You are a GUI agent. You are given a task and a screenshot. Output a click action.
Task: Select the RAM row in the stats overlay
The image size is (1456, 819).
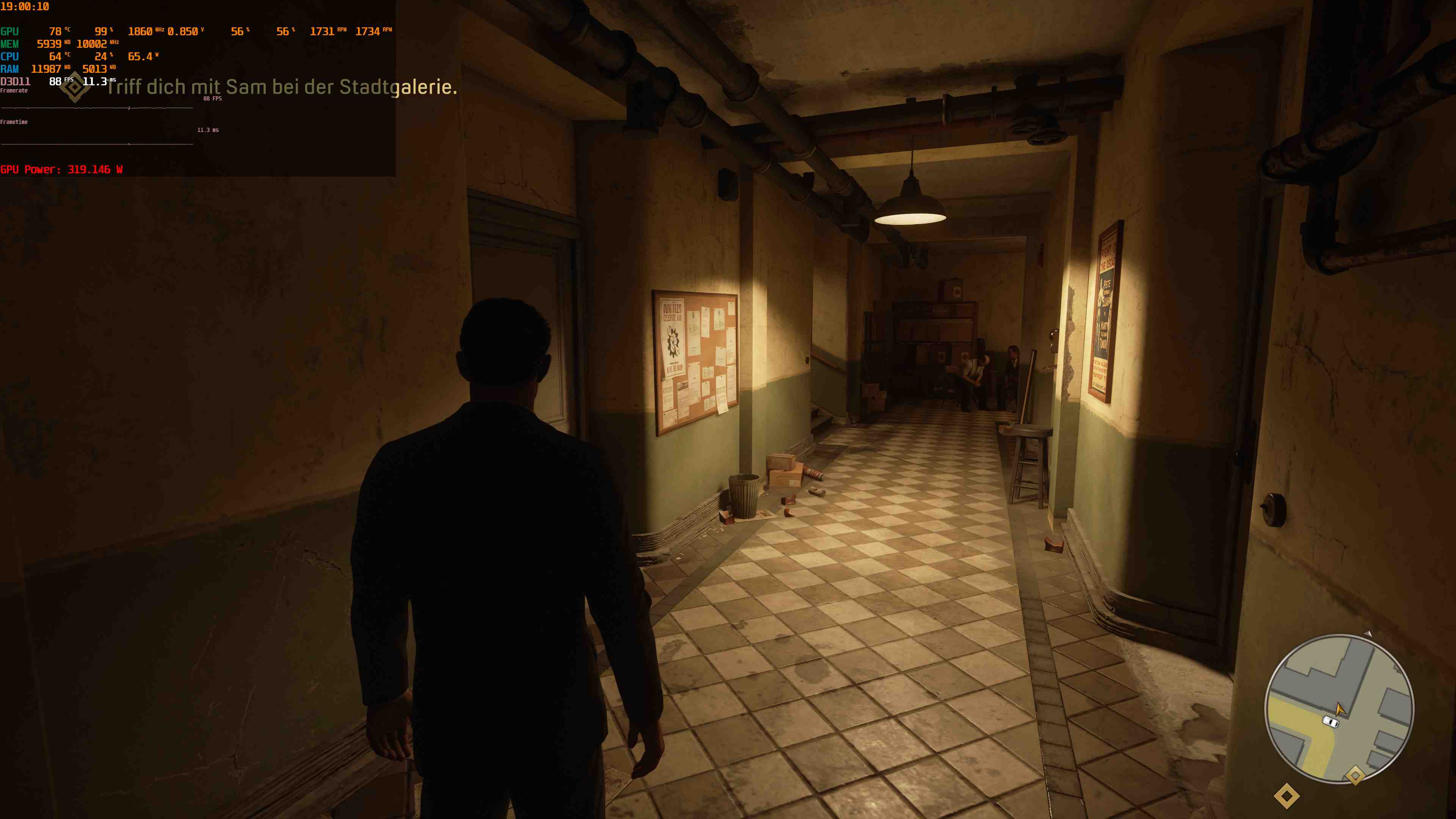click(x=9, y=69)
